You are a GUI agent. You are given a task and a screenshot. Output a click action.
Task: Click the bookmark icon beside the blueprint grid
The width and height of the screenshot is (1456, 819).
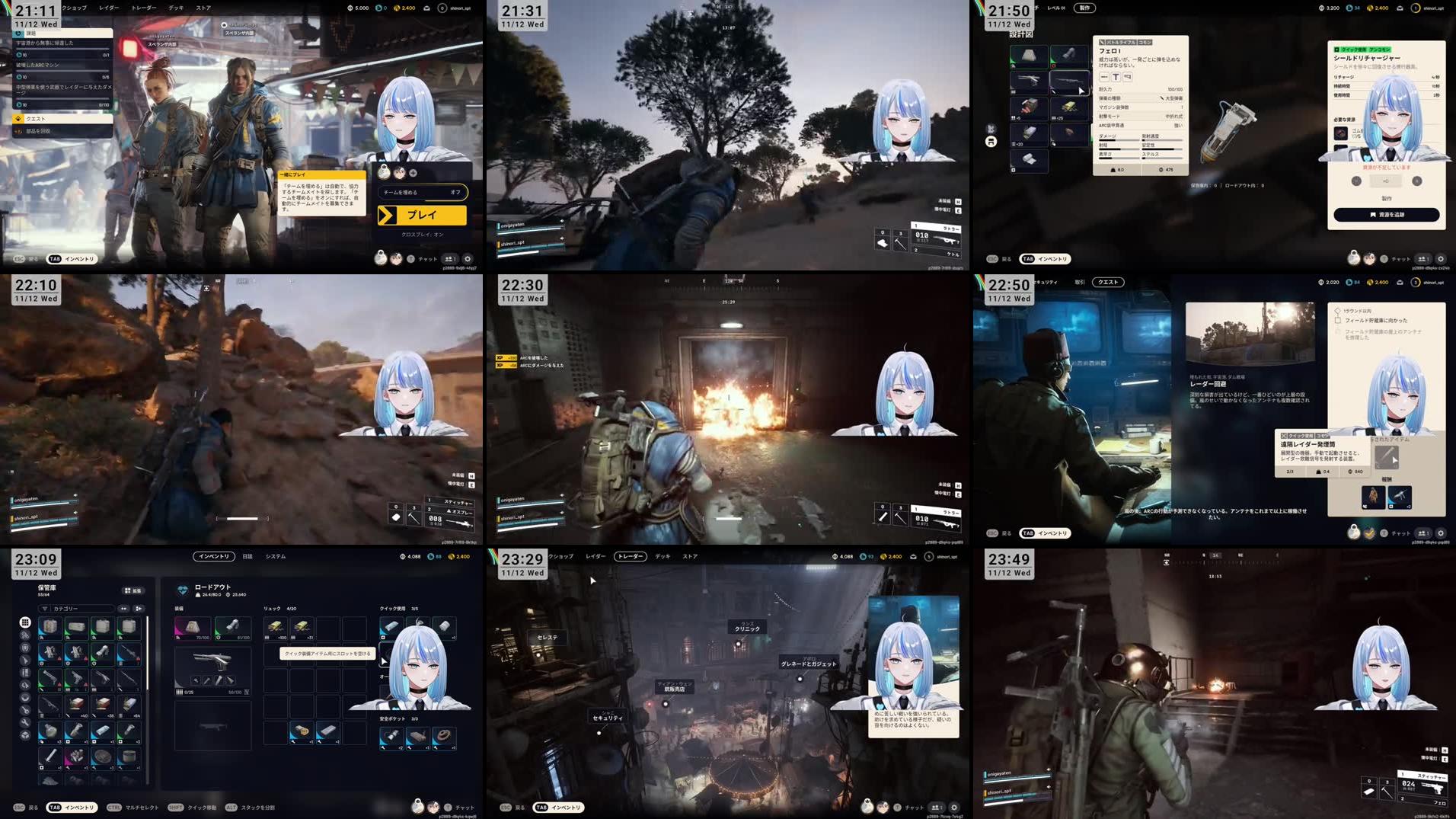coord(990,142)
